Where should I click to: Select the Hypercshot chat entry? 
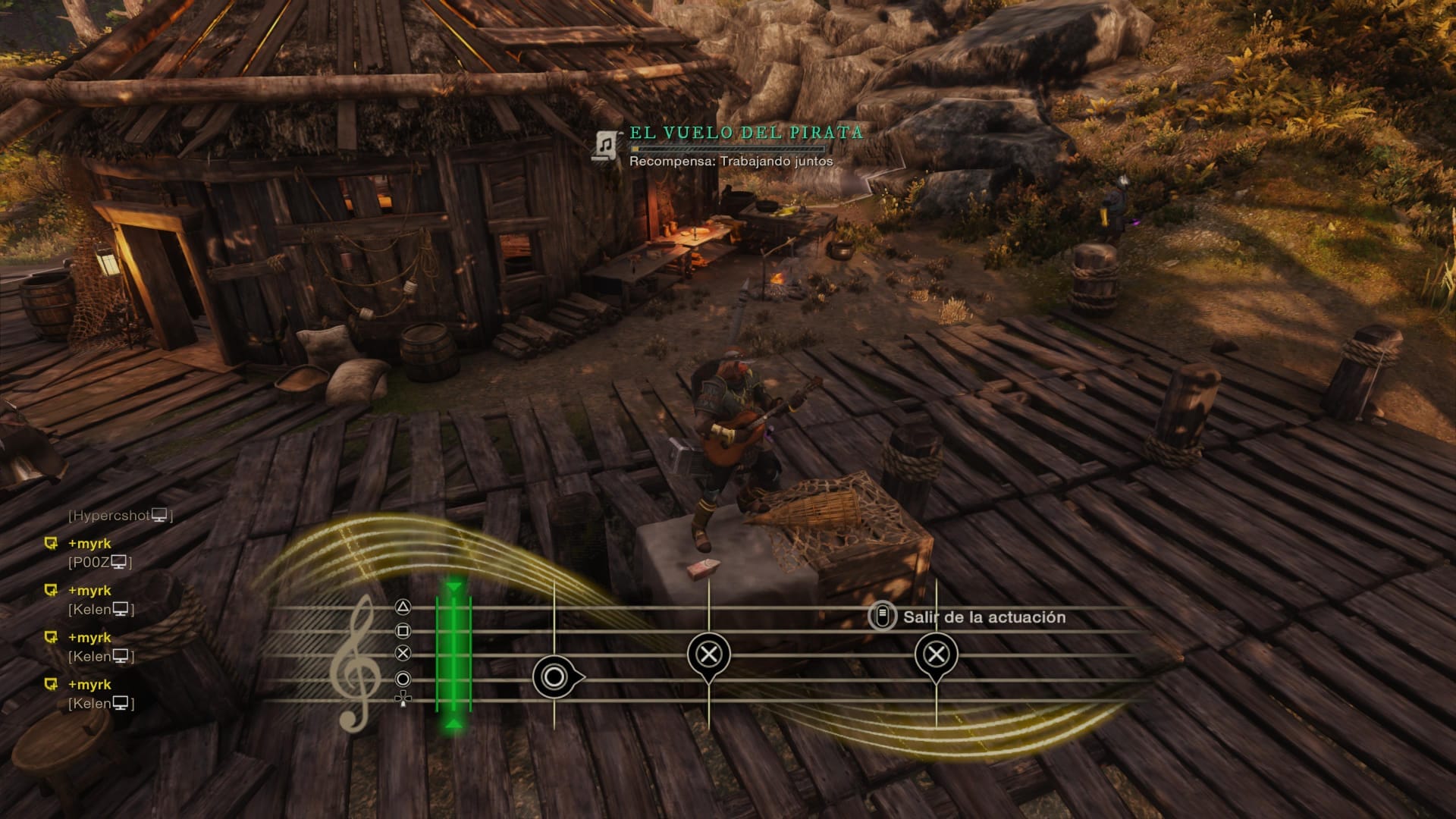(120, 516)
